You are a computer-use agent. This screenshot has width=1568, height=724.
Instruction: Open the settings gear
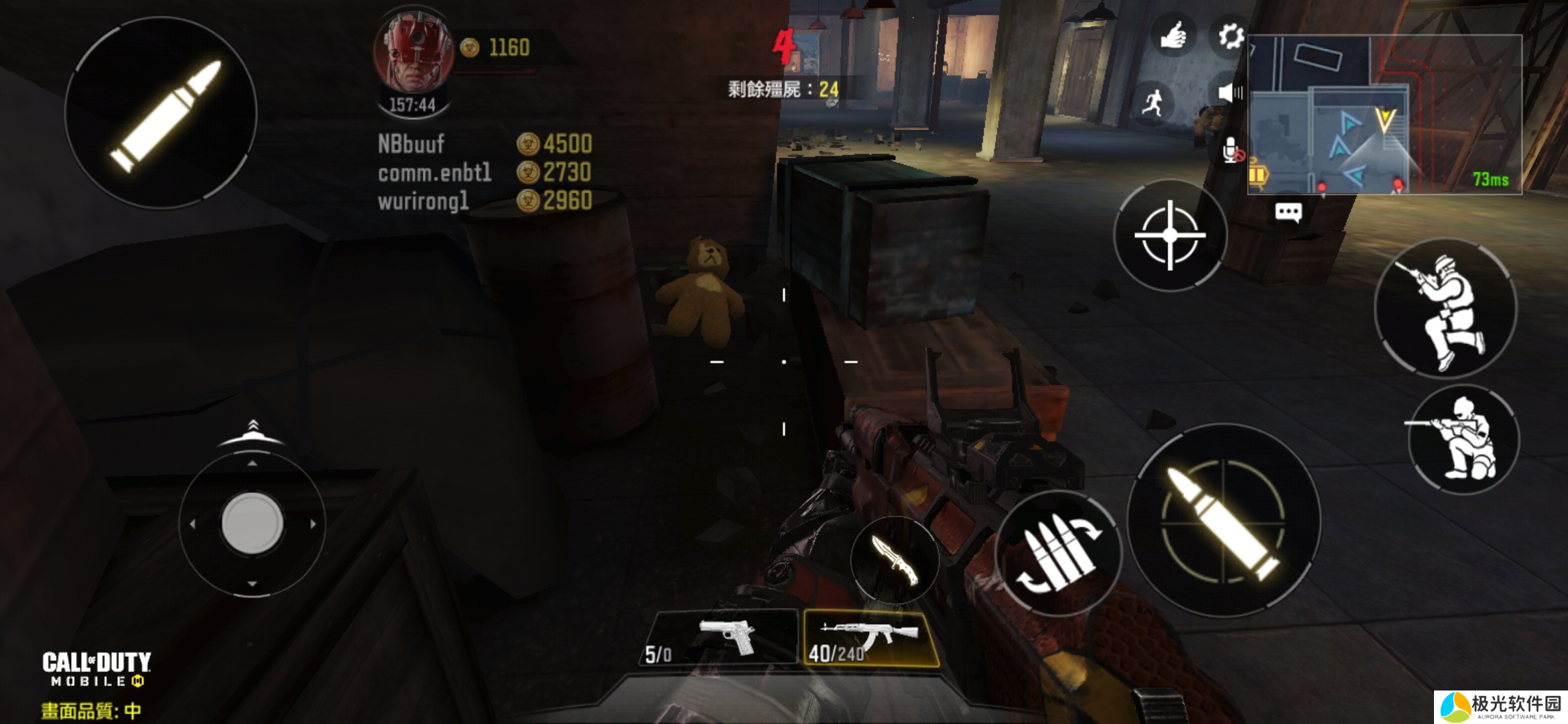[1230, 36]
